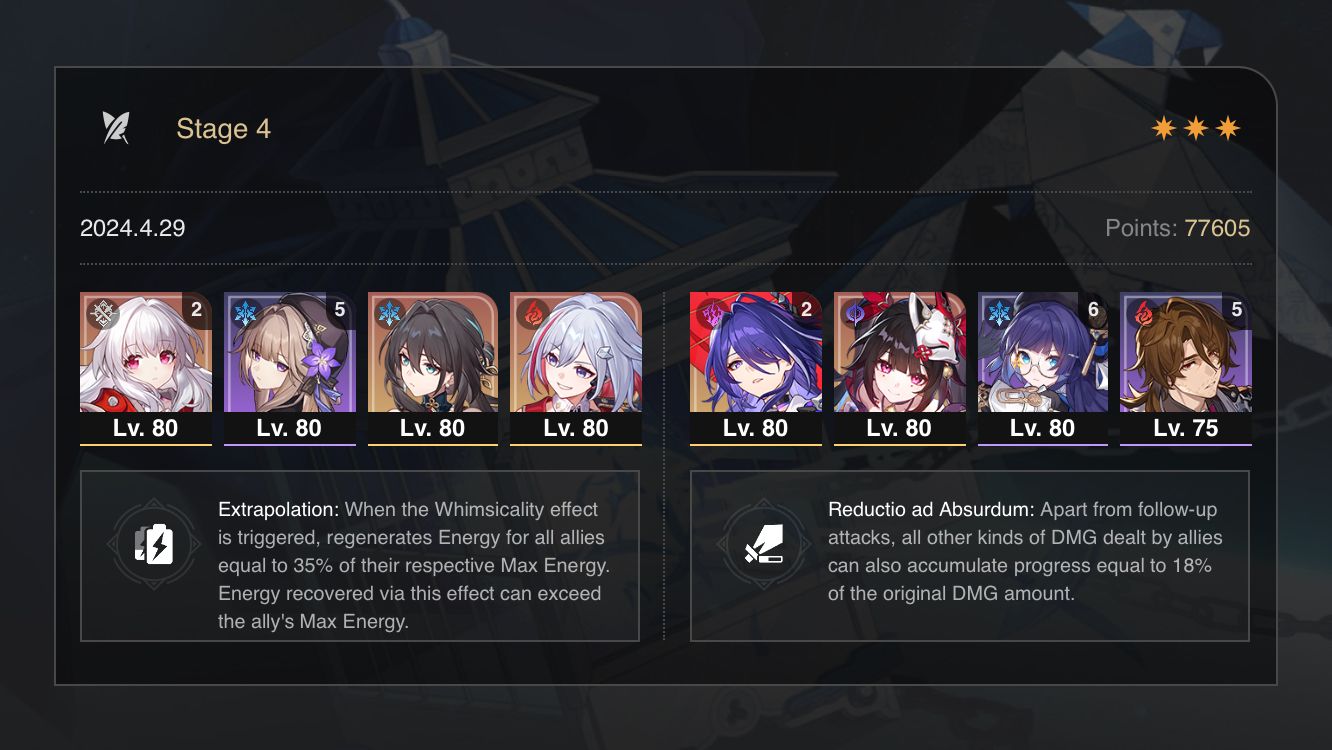
Task: Select the Stage 4 header tab
Action: [x=222, y=128]
